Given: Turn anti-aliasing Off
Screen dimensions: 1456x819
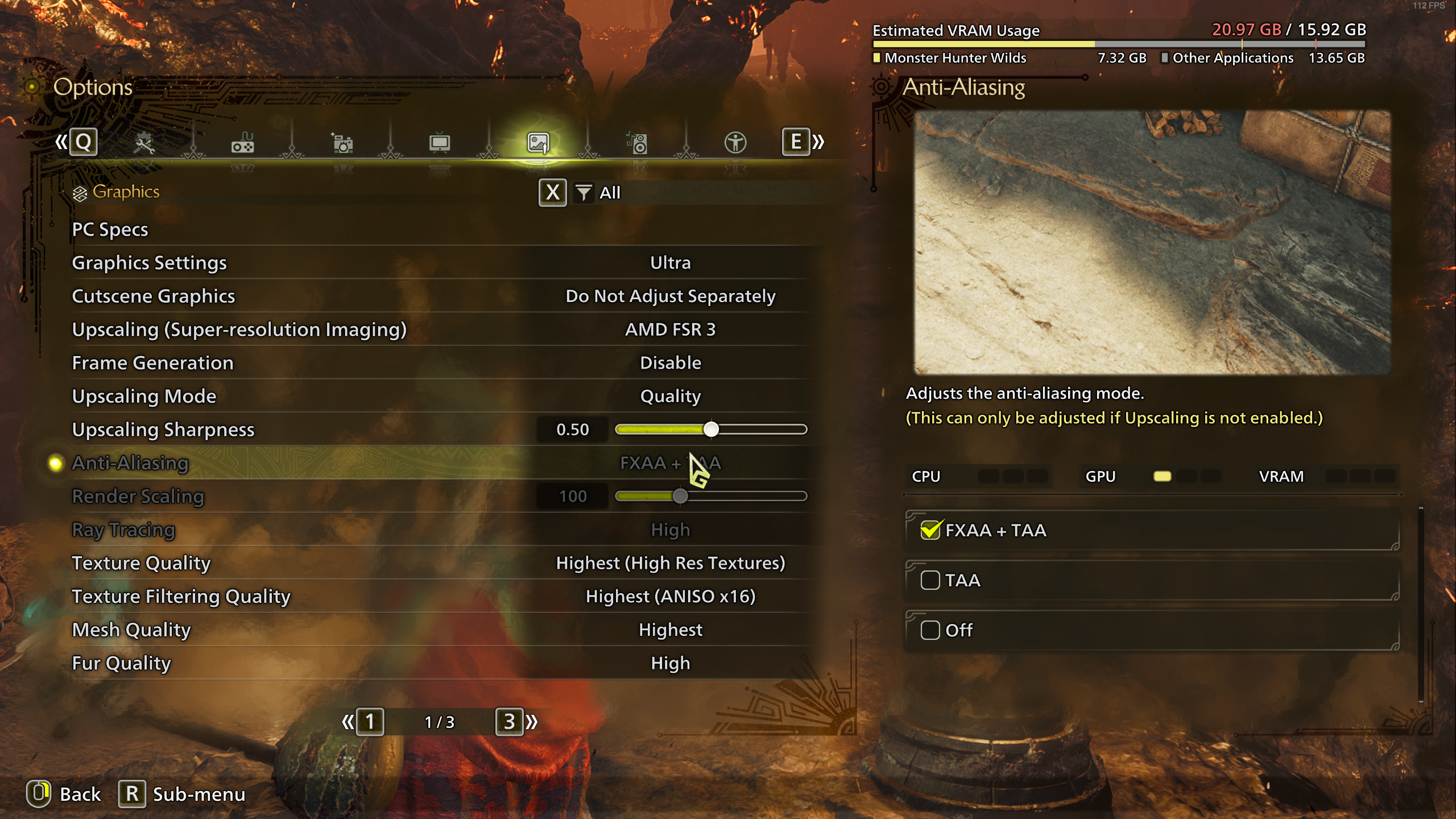Looking at the screenshot, I should (930, 630).
